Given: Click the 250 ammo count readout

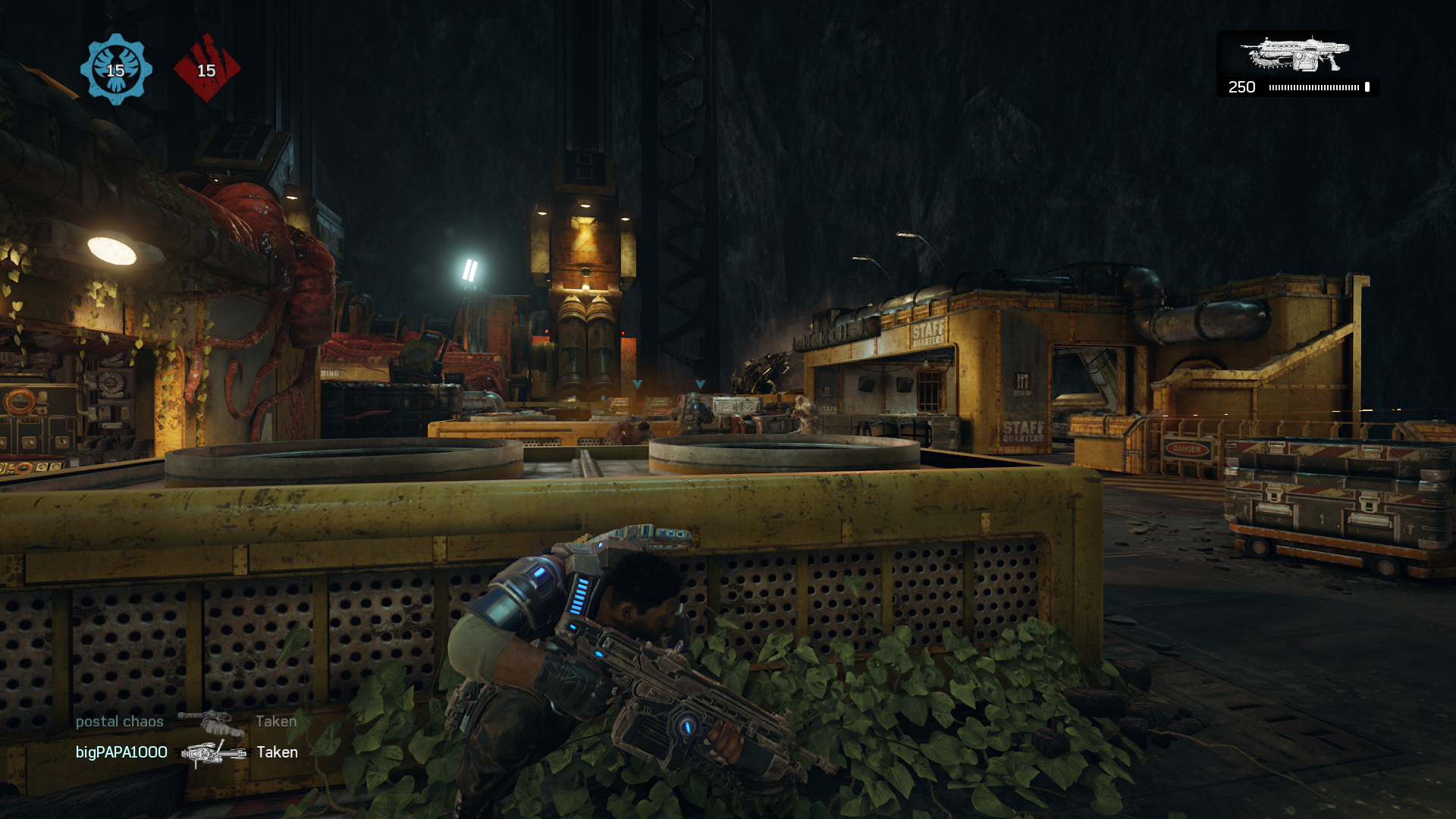Looking at the screenshot, I should coord(1241,87).
